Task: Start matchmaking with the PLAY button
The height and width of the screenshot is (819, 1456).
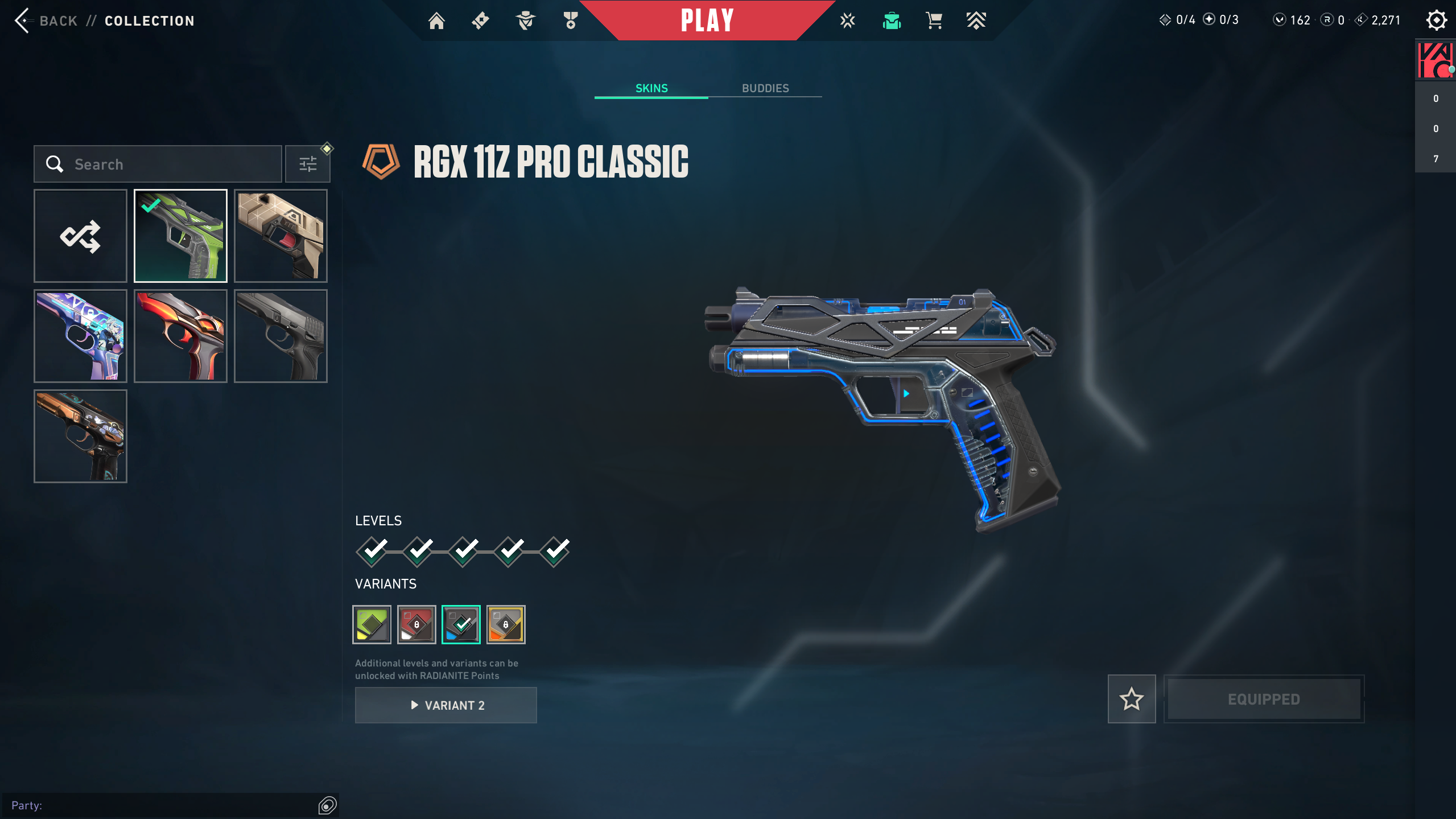Action: 707,20
